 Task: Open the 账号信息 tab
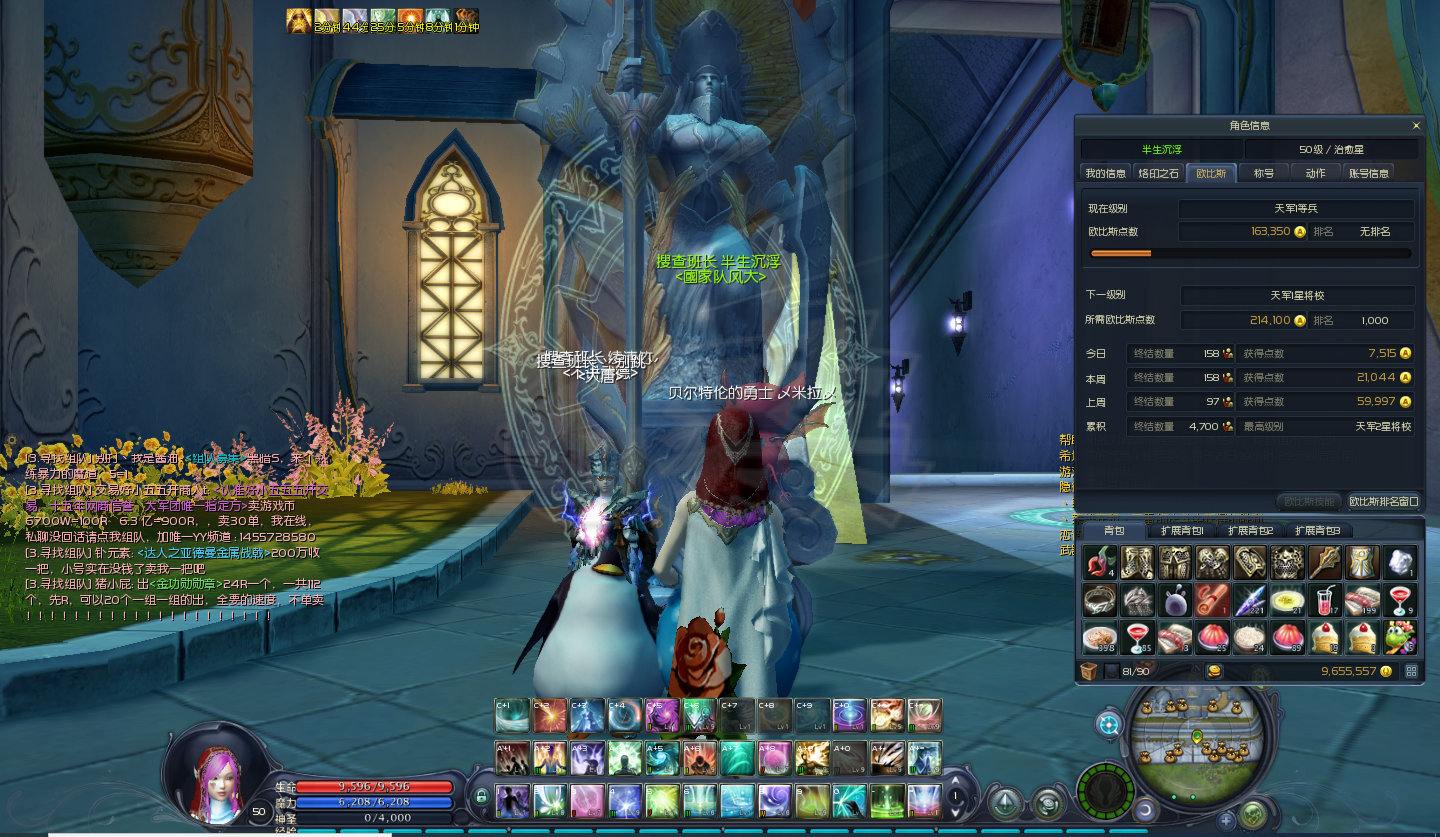[1368, 173]
